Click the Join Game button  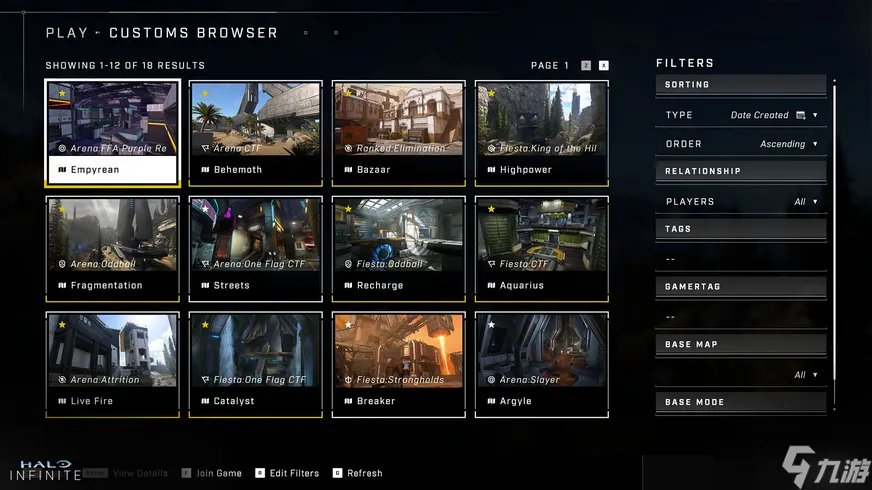pos(213,473)
